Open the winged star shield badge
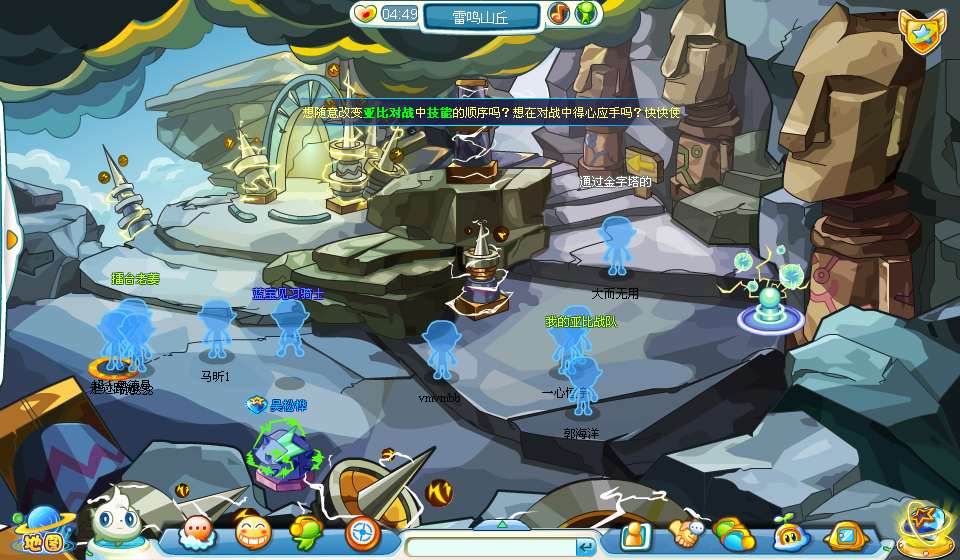The height and width of the screenshot is (560, 960). [x=919, y=33]
